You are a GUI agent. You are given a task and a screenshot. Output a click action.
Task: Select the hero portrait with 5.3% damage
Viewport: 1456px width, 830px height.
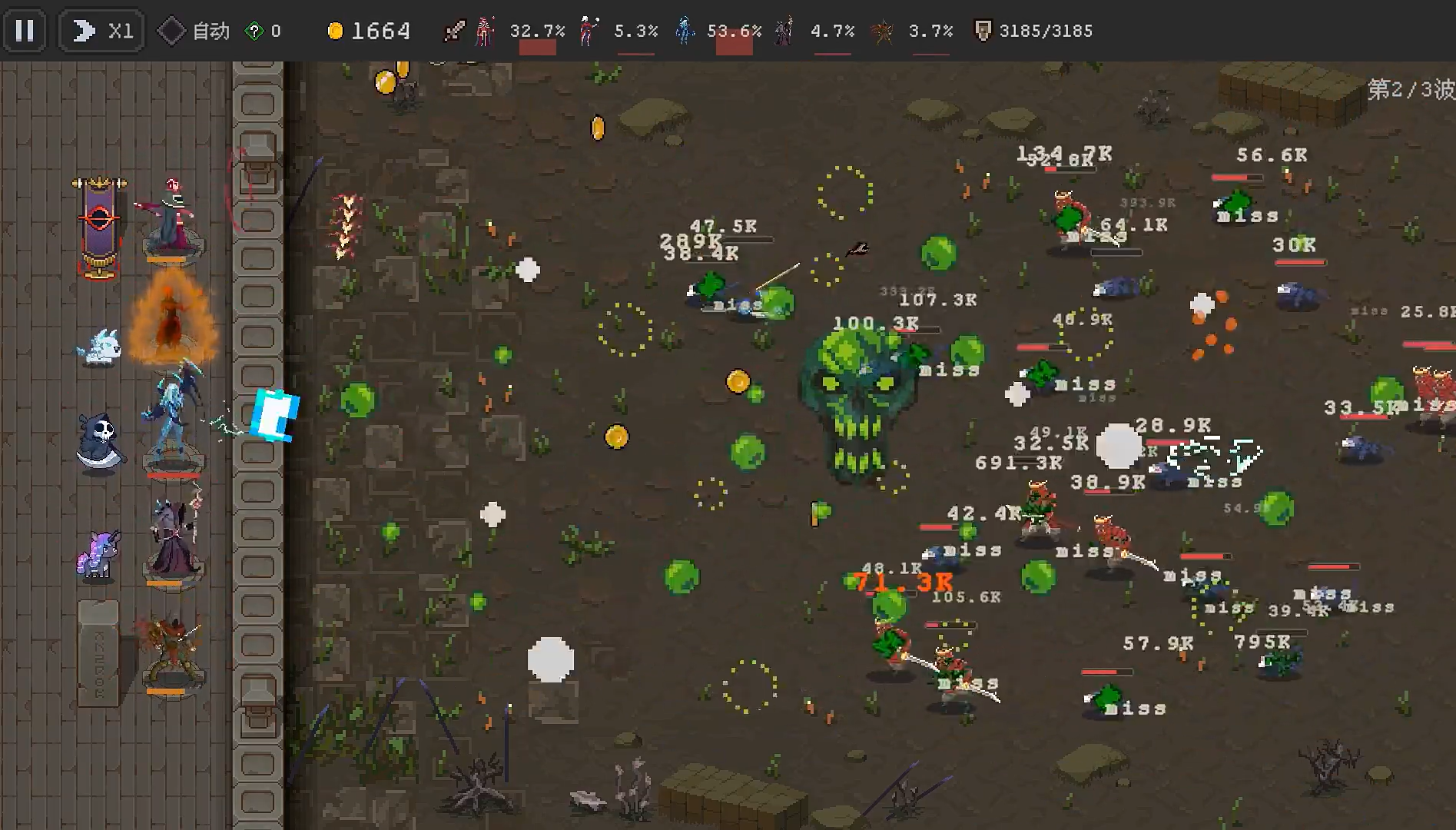(x=588, y=31)
